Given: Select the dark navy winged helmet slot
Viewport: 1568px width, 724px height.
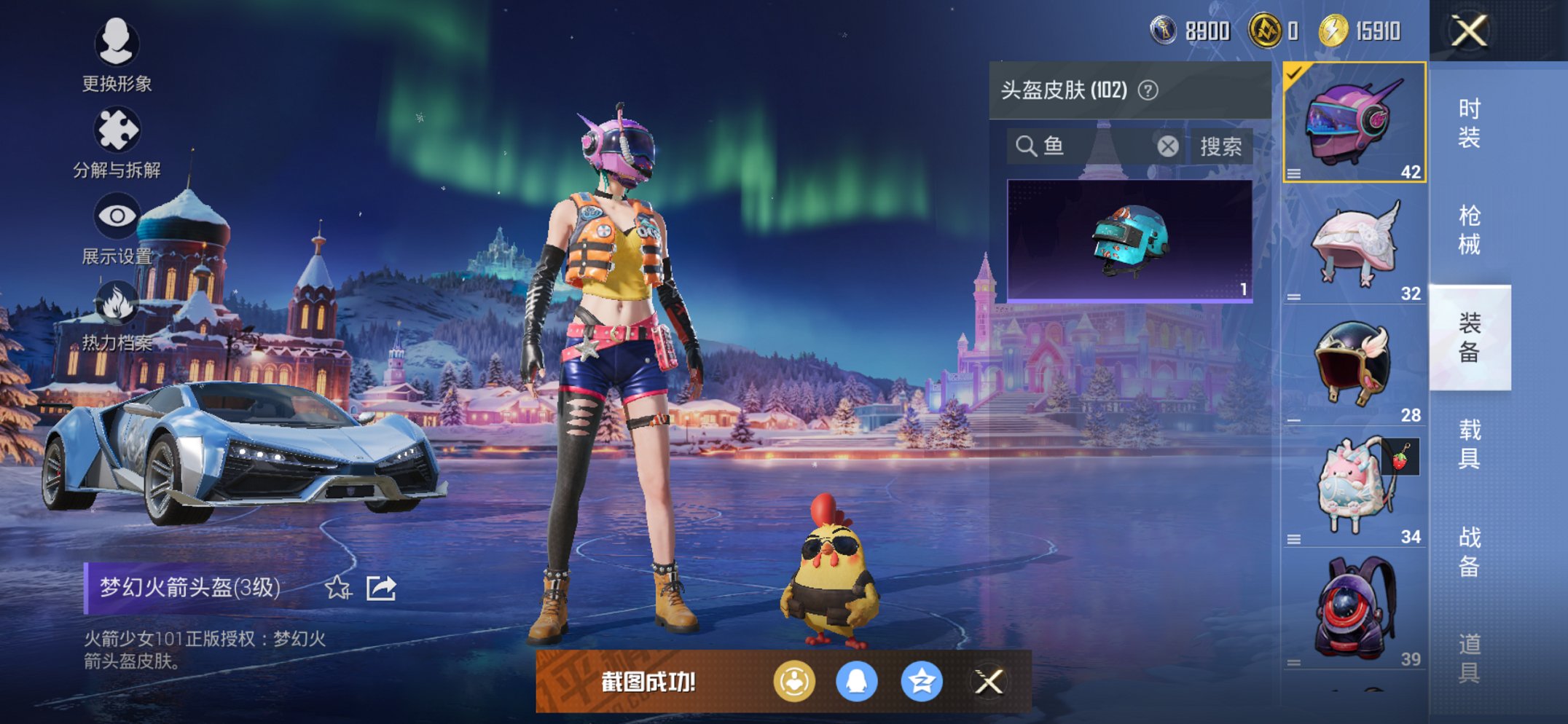Looking at the screenshot, I should click(1354, 366).
